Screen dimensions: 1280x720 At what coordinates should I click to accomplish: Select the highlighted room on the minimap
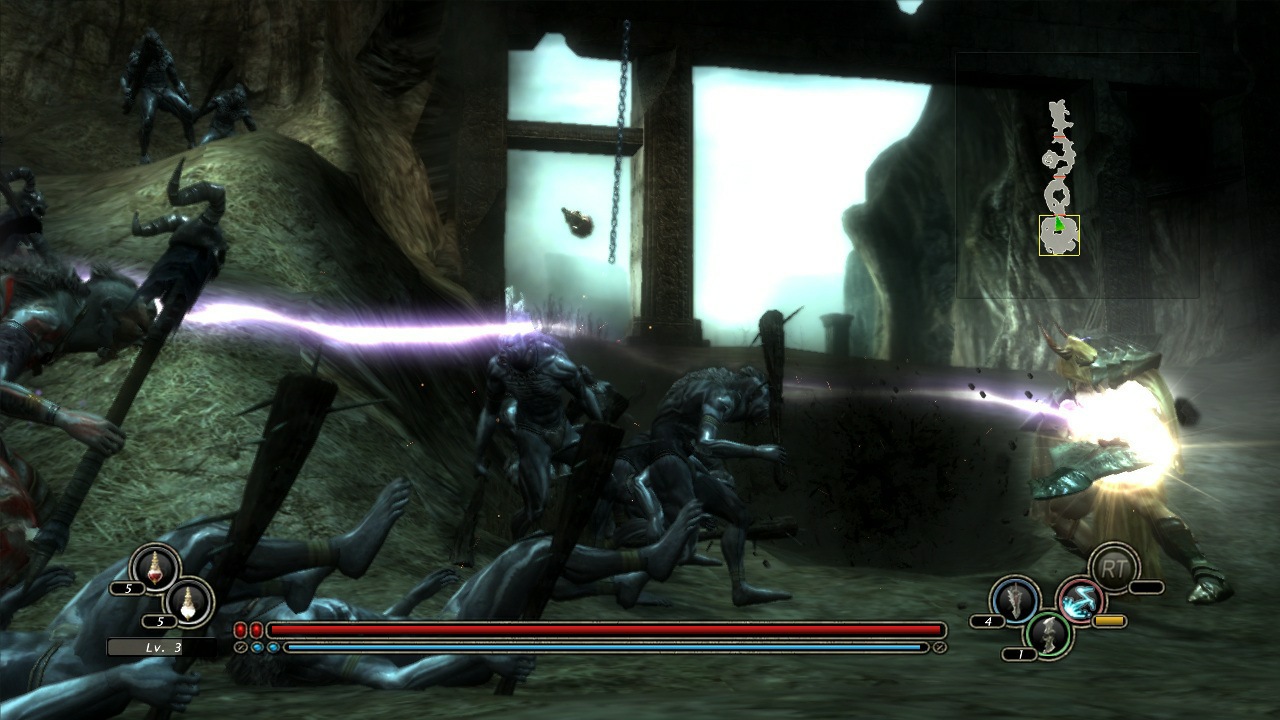point(1059,236)
